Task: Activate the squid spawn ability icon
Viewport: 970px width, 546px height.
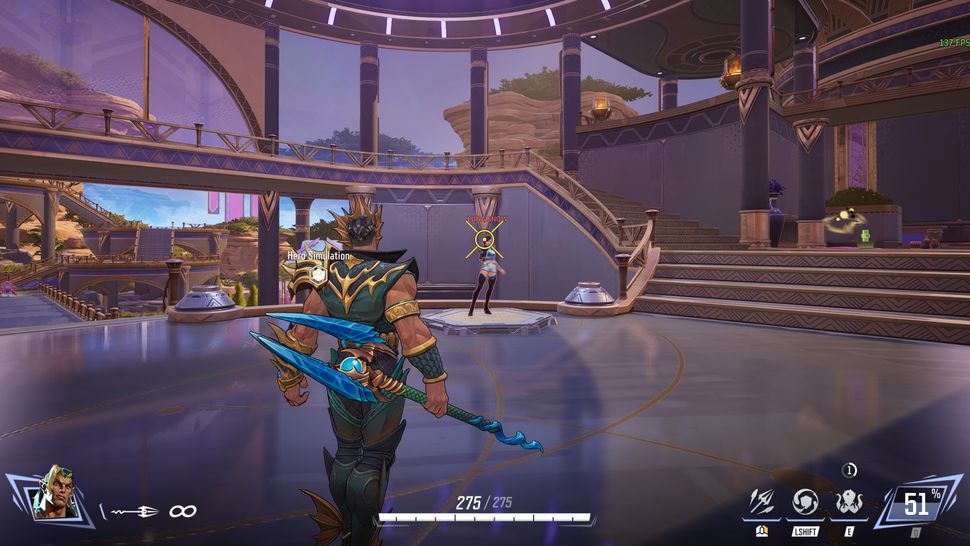Action: (x=849, y=502)
